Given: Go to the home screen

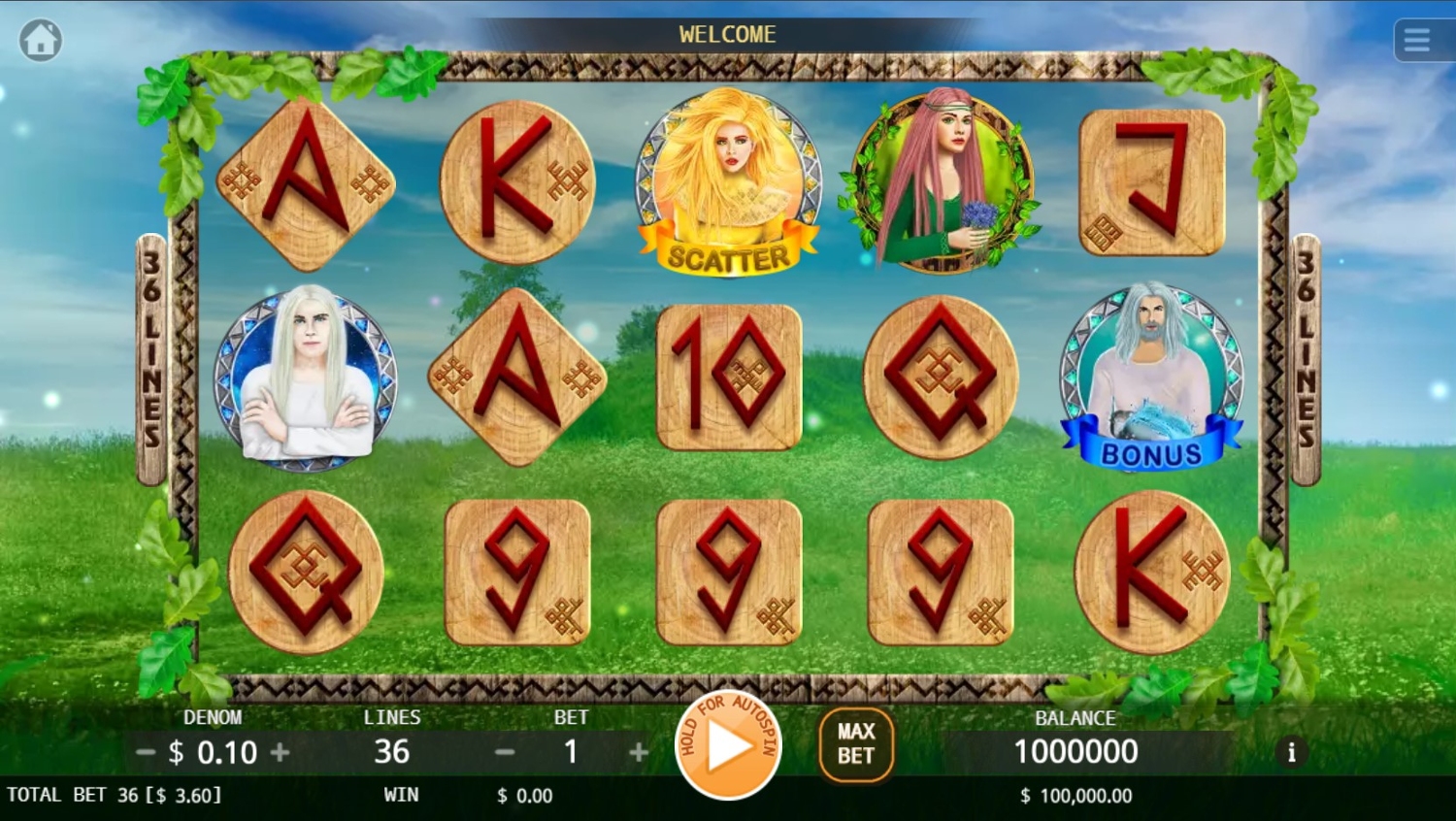Looking at the screenshot, I should (x=41, y=41).
